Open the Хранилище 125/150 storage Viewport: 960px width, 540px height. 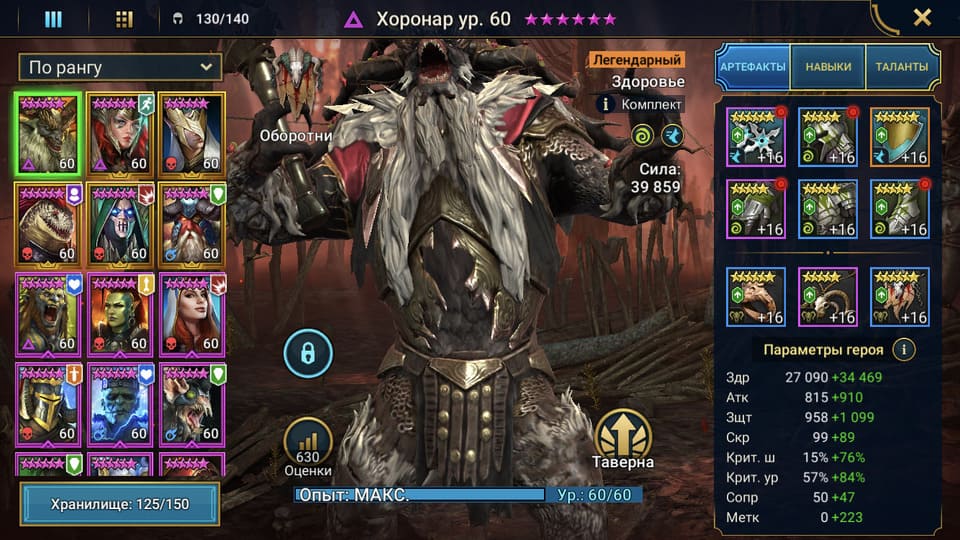pos(120,503)
